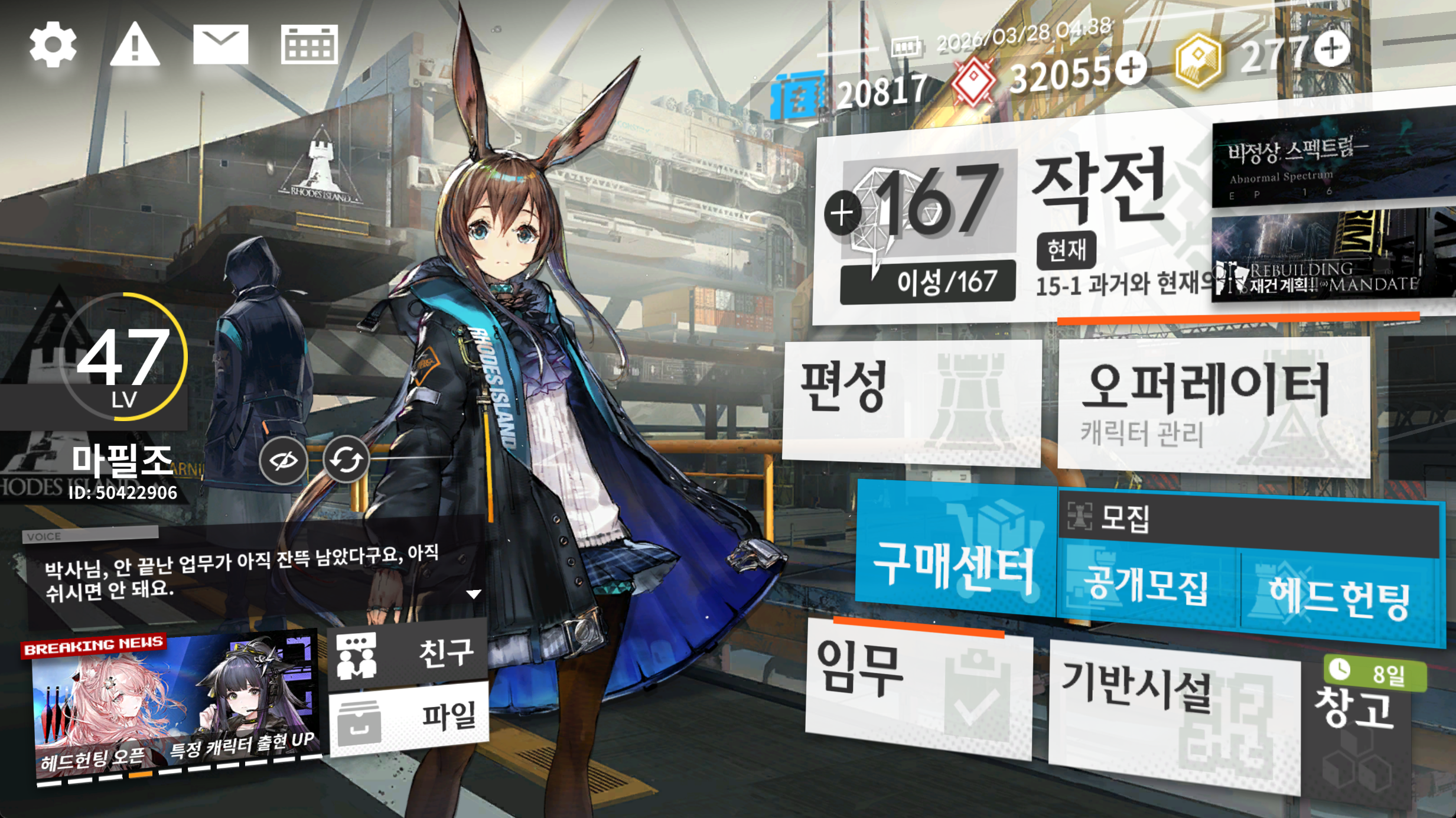Open the mail envelope icon
This screenshot has height=818, width=1456.
click(x=220, y=44)
